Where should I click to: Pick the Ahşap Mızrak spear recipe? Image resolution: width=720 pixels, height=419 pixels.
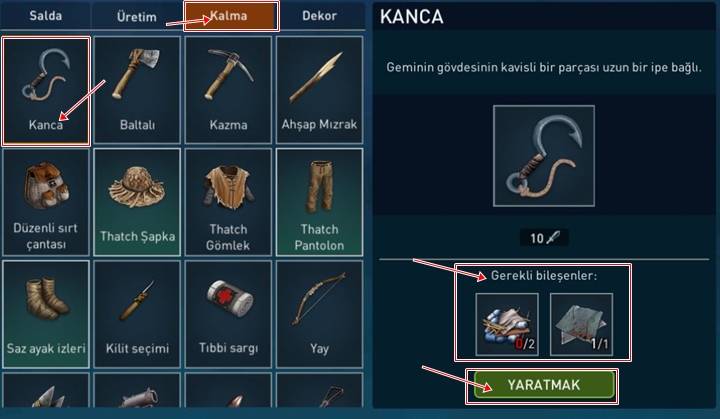tap(319, 91)
